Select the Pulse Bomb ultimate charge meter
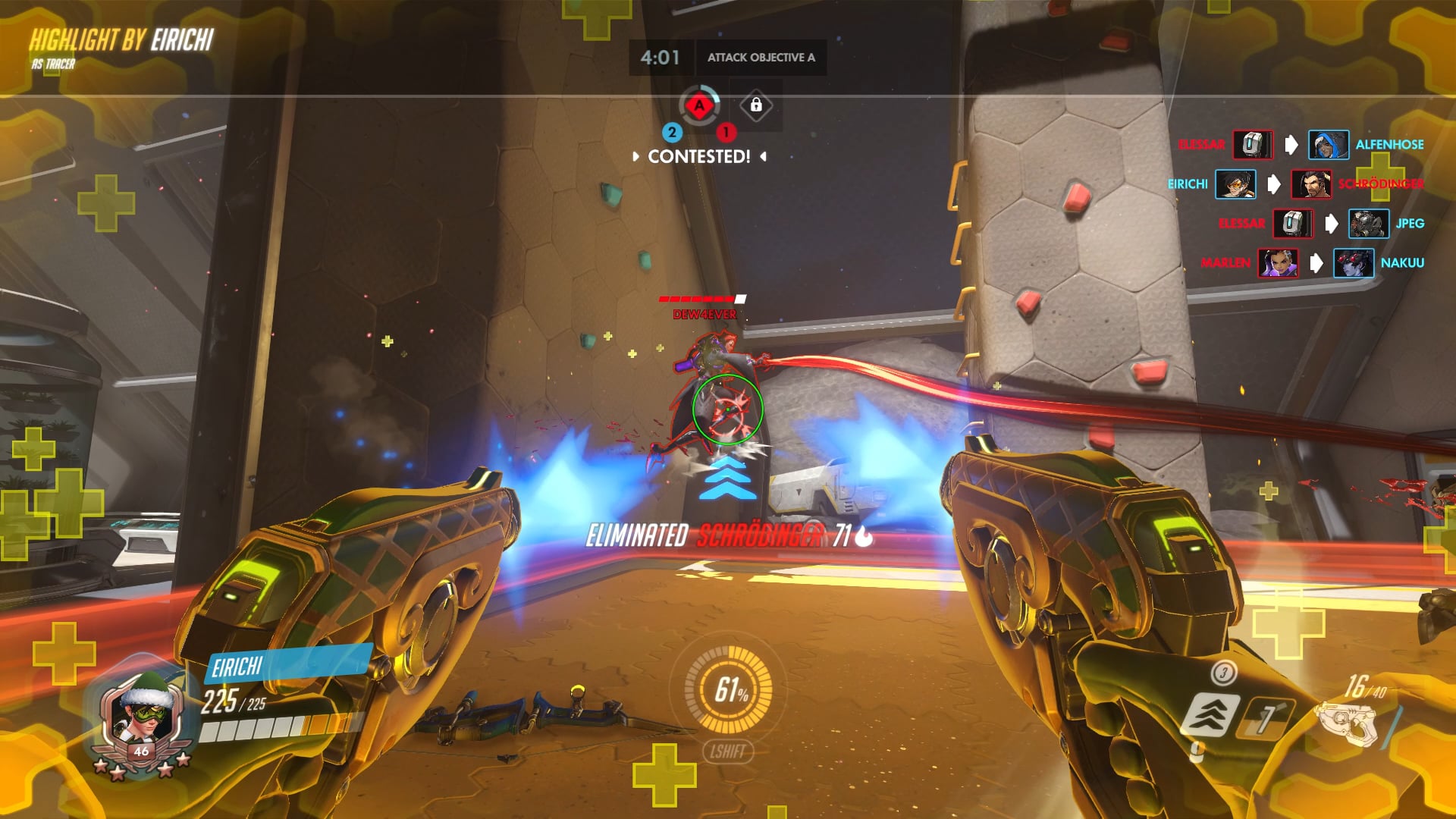Screen dimensions: 1456x819 point(729,689)
